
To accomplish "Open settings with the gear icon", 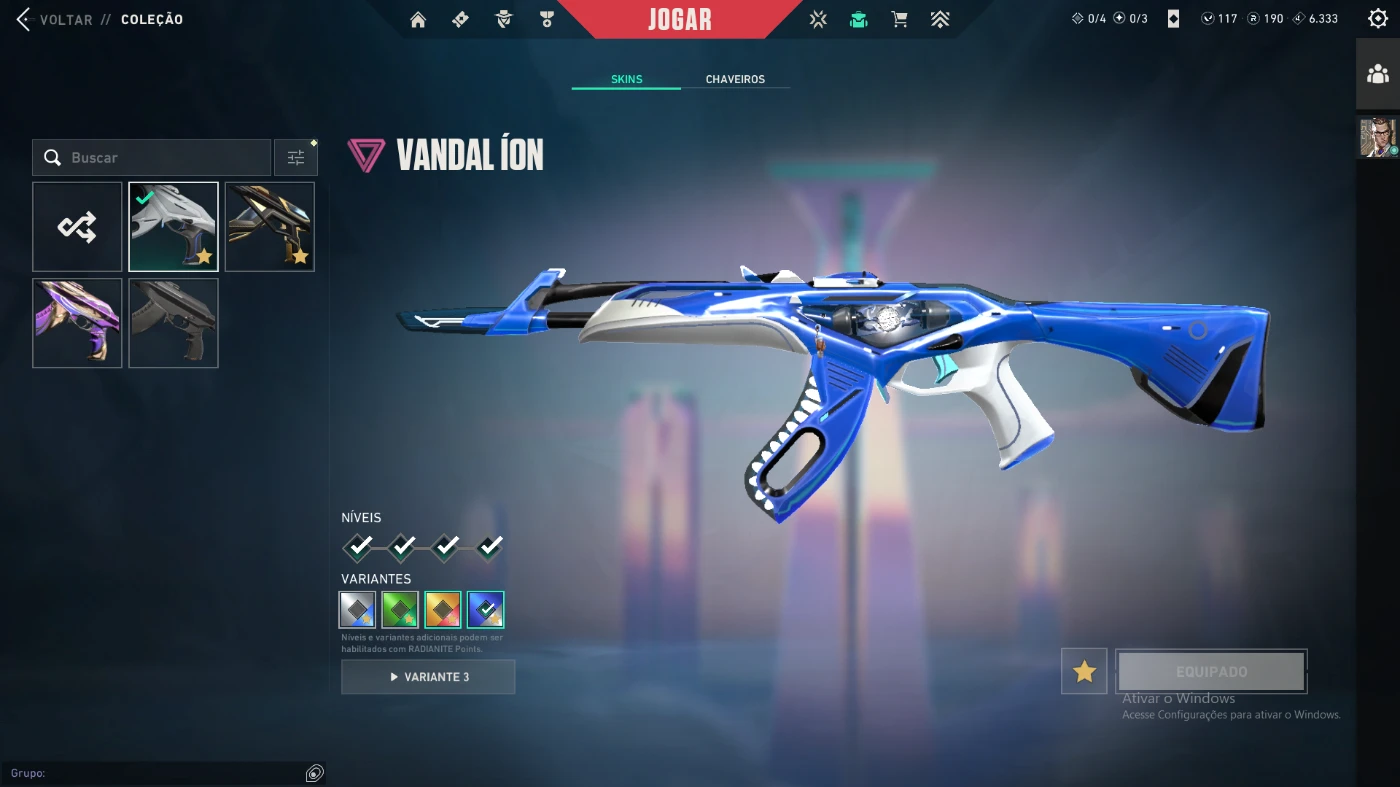I will 1377,18.
